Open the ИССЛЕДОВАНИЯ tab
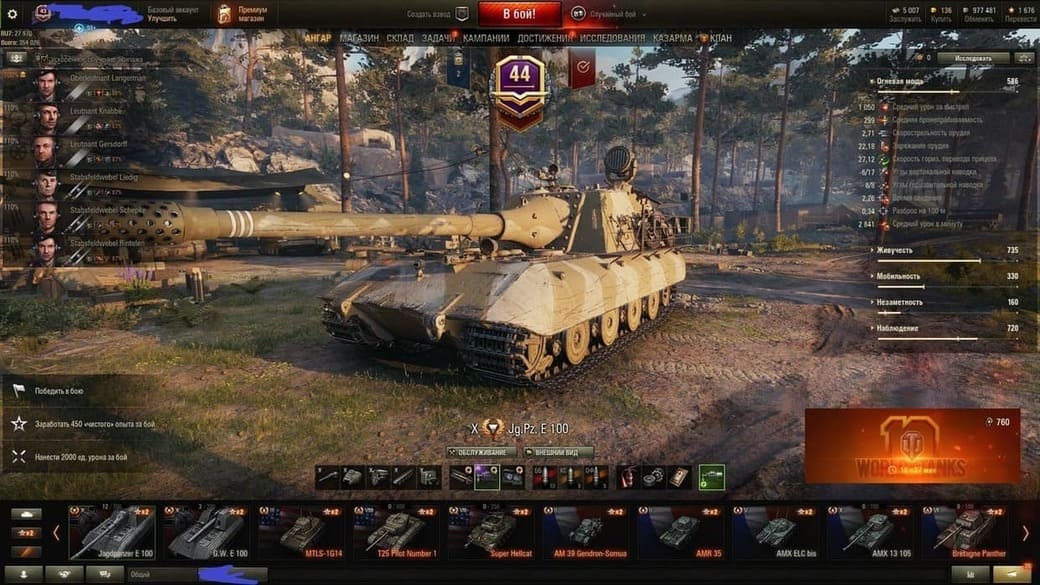1040x585 pixels. pyautogui.click(x=613, y=38)
